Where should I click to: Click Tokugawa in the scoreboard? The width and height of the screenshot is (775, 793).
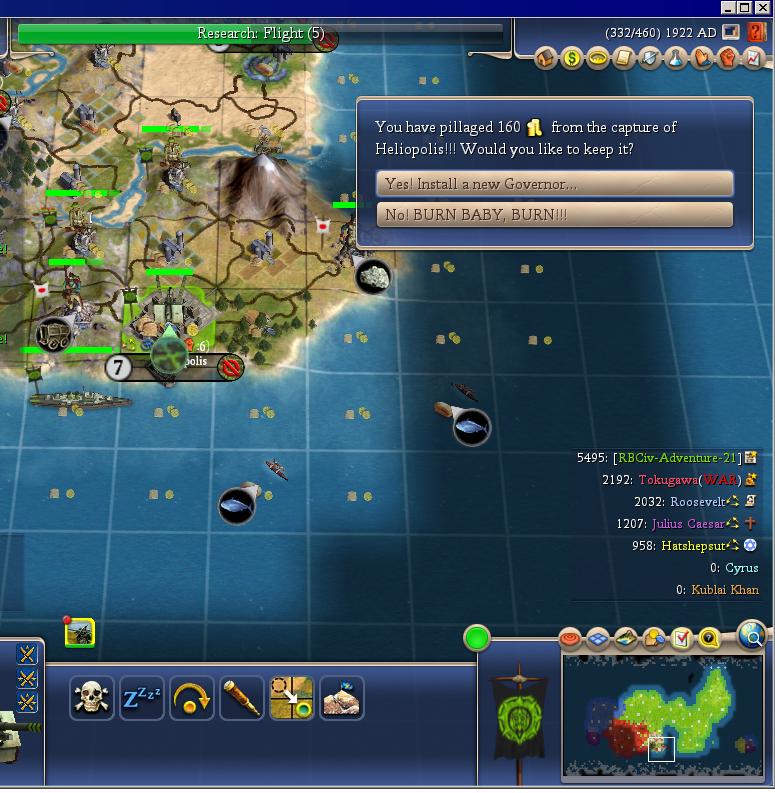(x=668, y=480)
